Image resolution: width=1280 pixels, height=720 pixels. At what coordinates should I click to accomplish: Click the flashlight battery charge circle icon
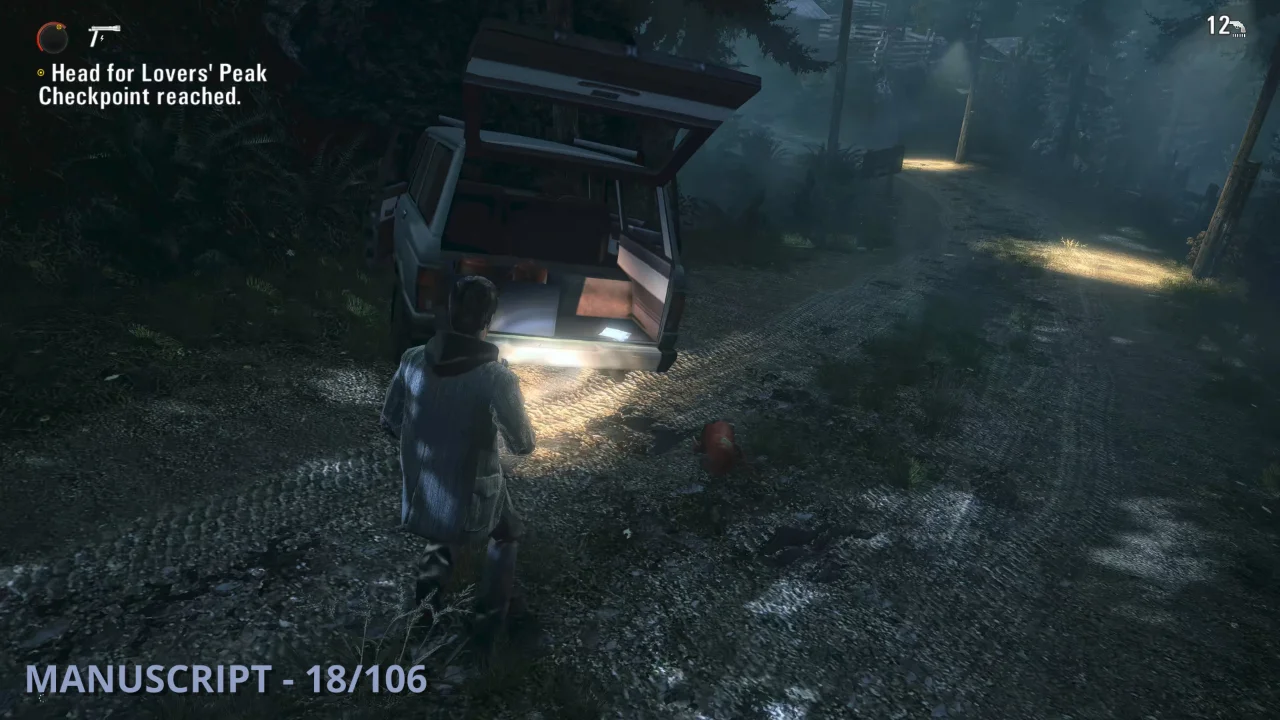[x=52, y=37]
